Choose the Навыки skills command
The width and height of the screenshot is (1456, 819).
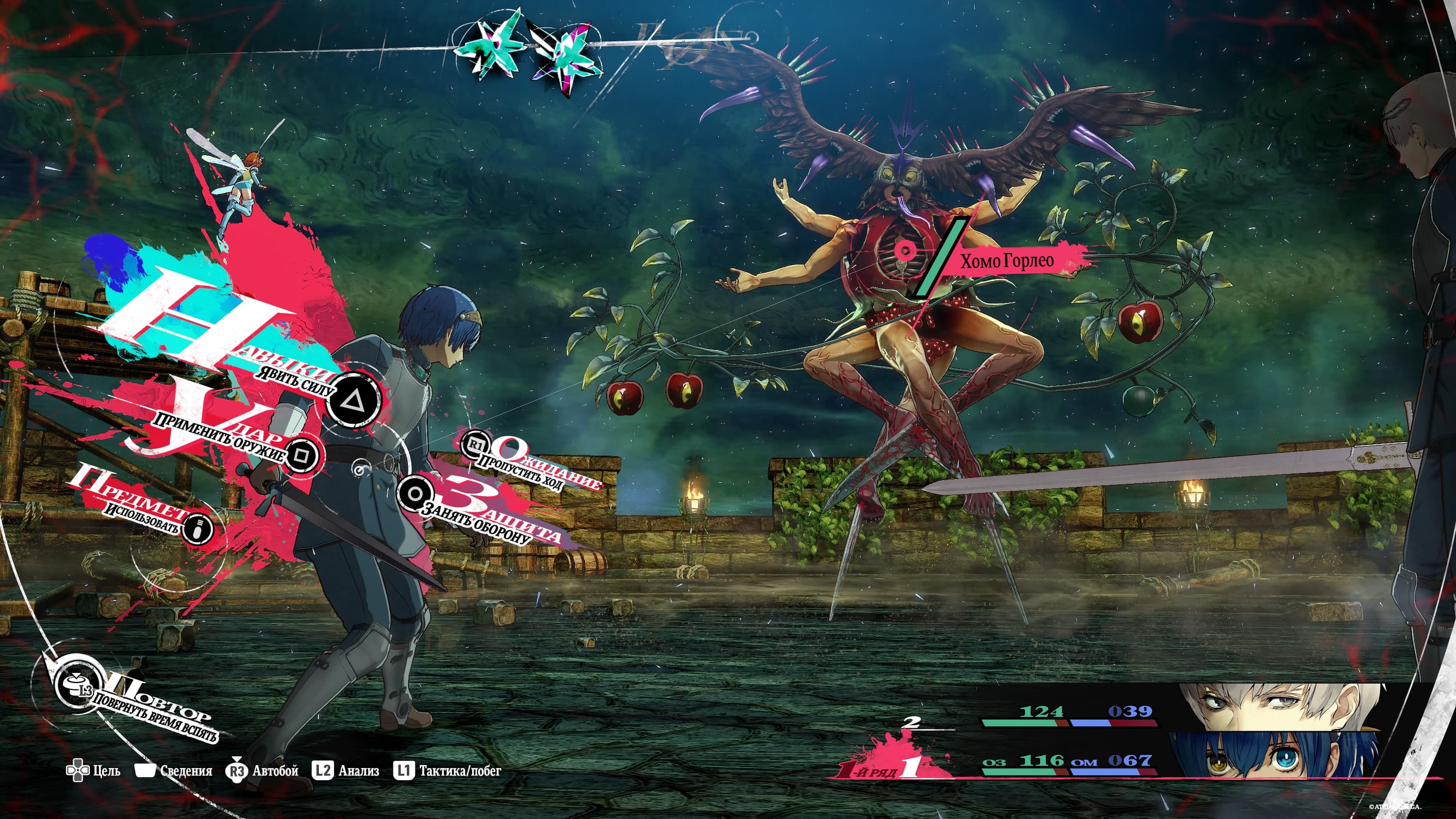click(355, 401)
